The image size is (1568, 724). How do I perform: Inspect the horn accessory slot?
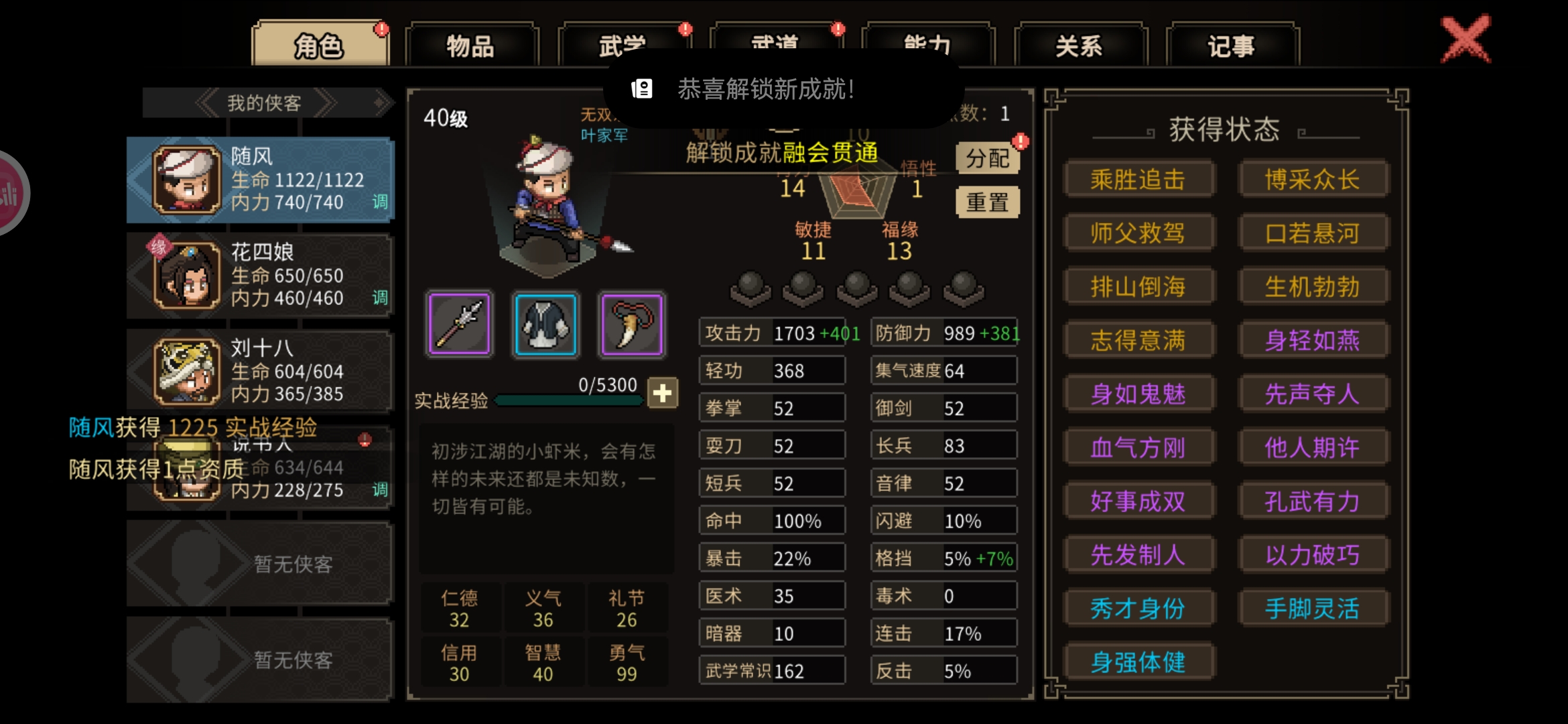(632, 324)
